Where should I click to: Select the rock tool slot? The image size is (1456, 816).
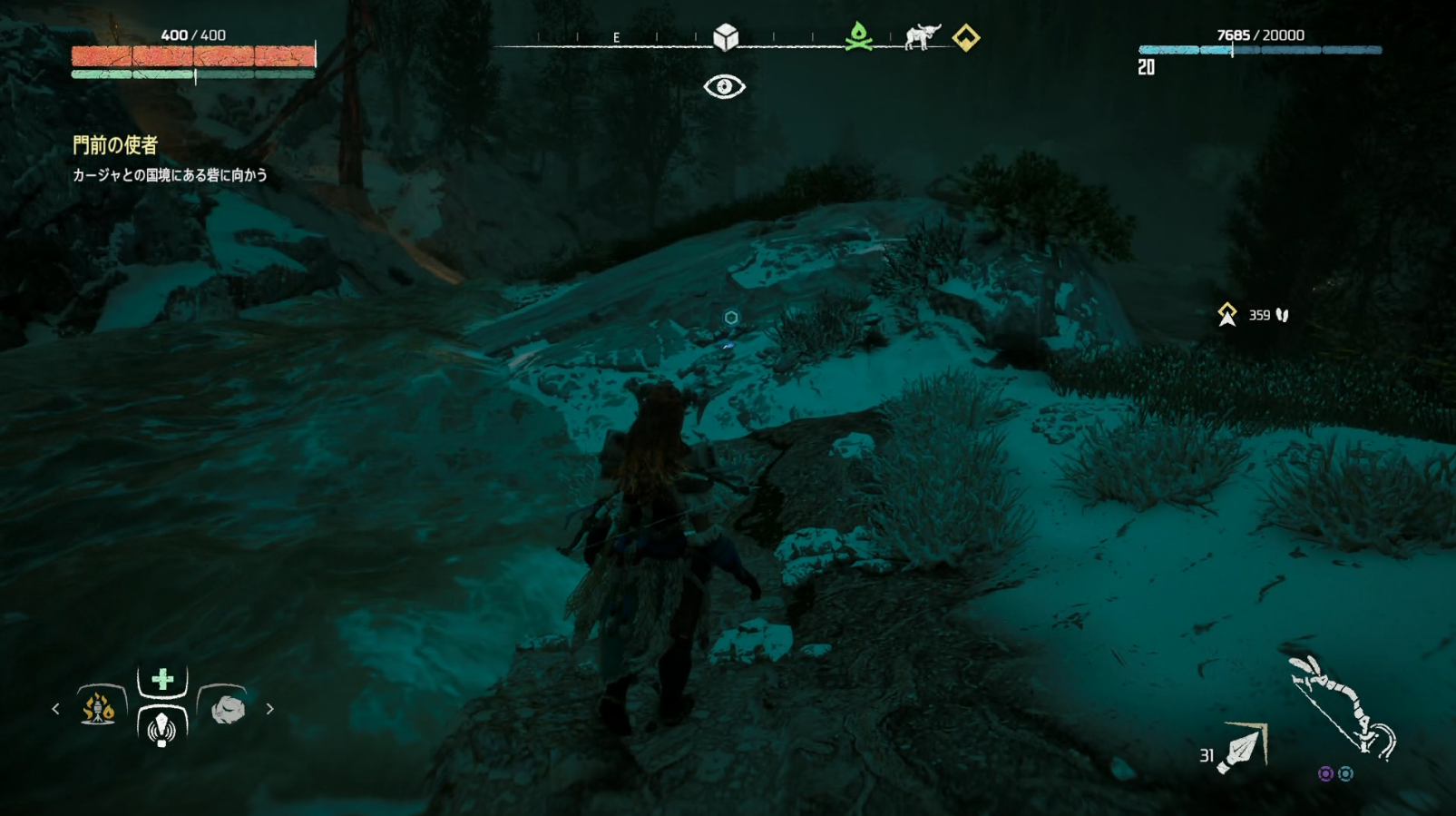[x=227, y=709]
